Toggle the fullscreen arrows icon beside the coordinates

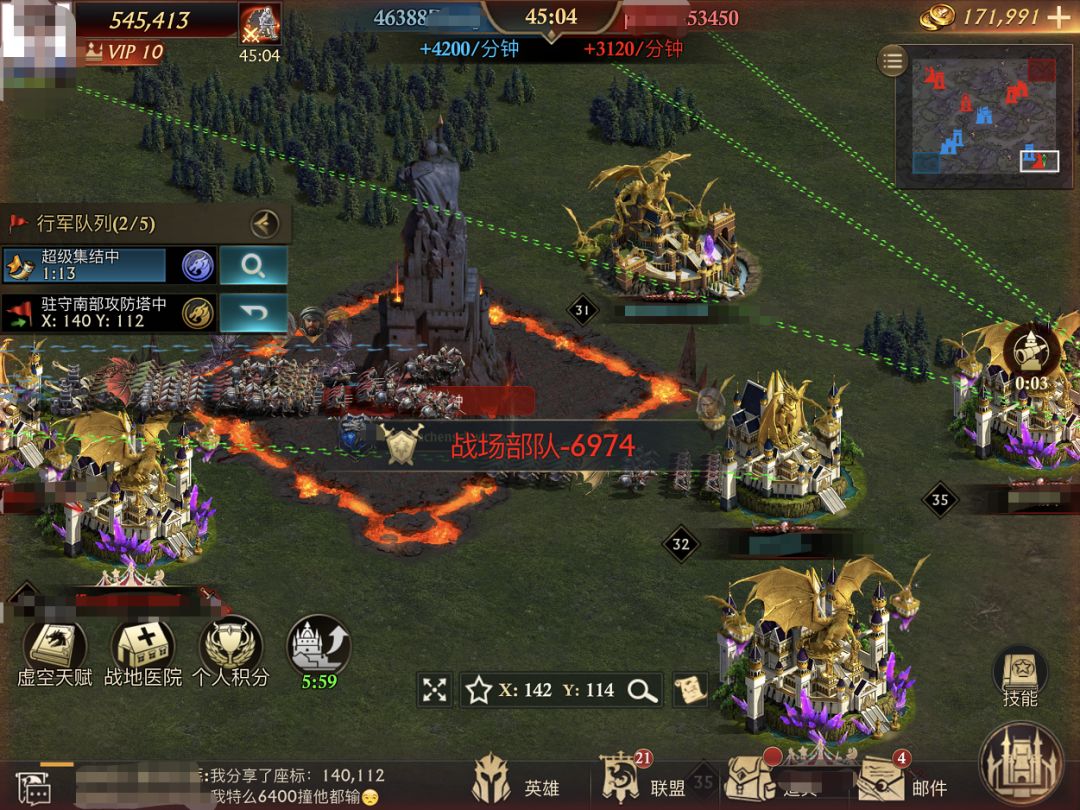click(434, 689)
